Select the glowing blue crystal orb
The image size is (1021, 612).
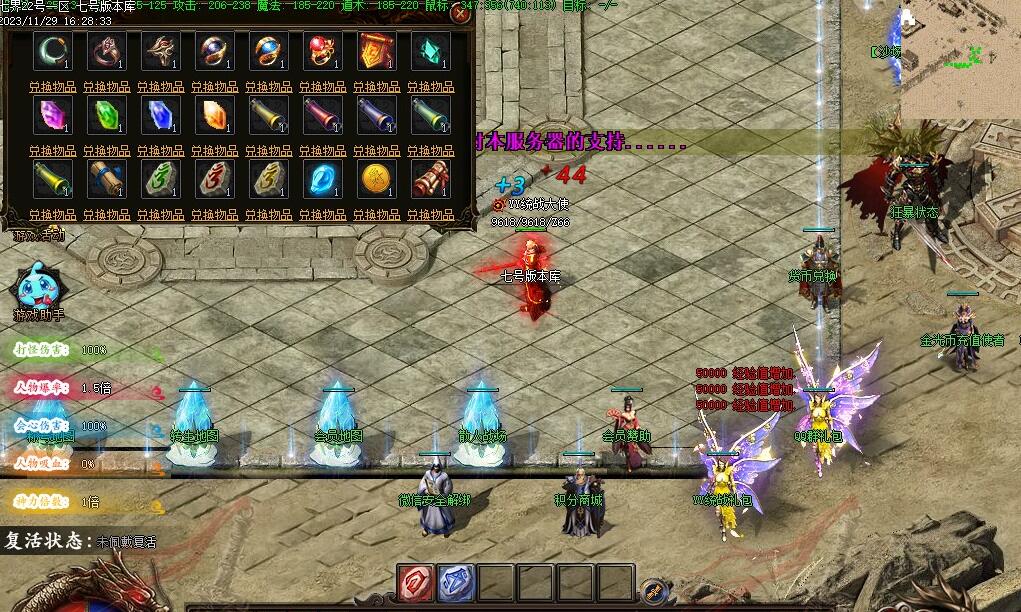pyautogui.click(x=322, y=179)
